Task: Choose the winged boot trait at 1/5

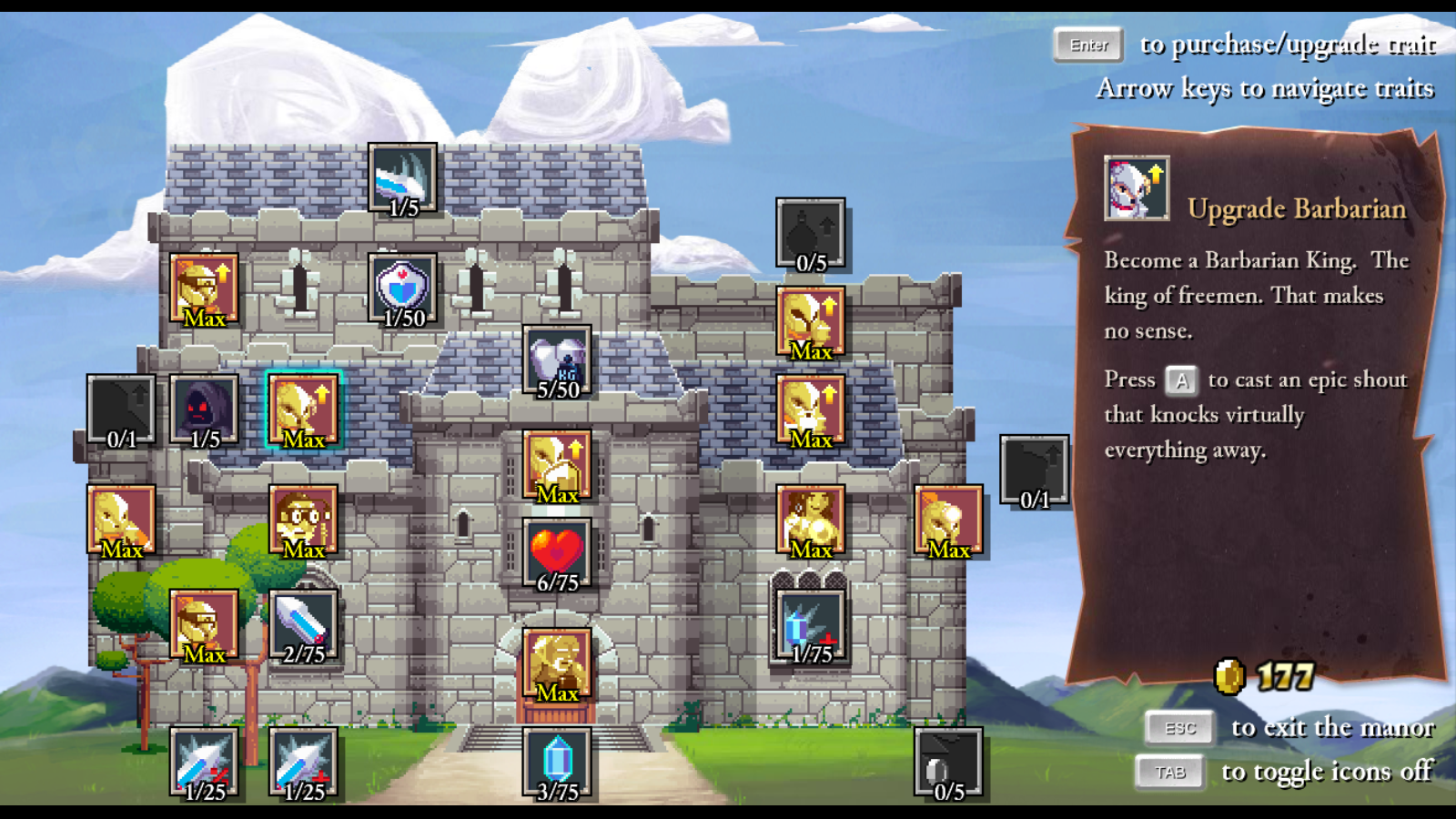Action: (402, 178)
